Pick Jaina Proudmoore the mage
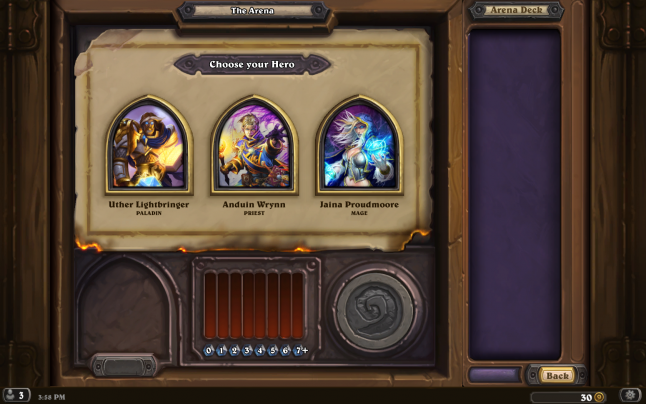 [x=359, y=146]
